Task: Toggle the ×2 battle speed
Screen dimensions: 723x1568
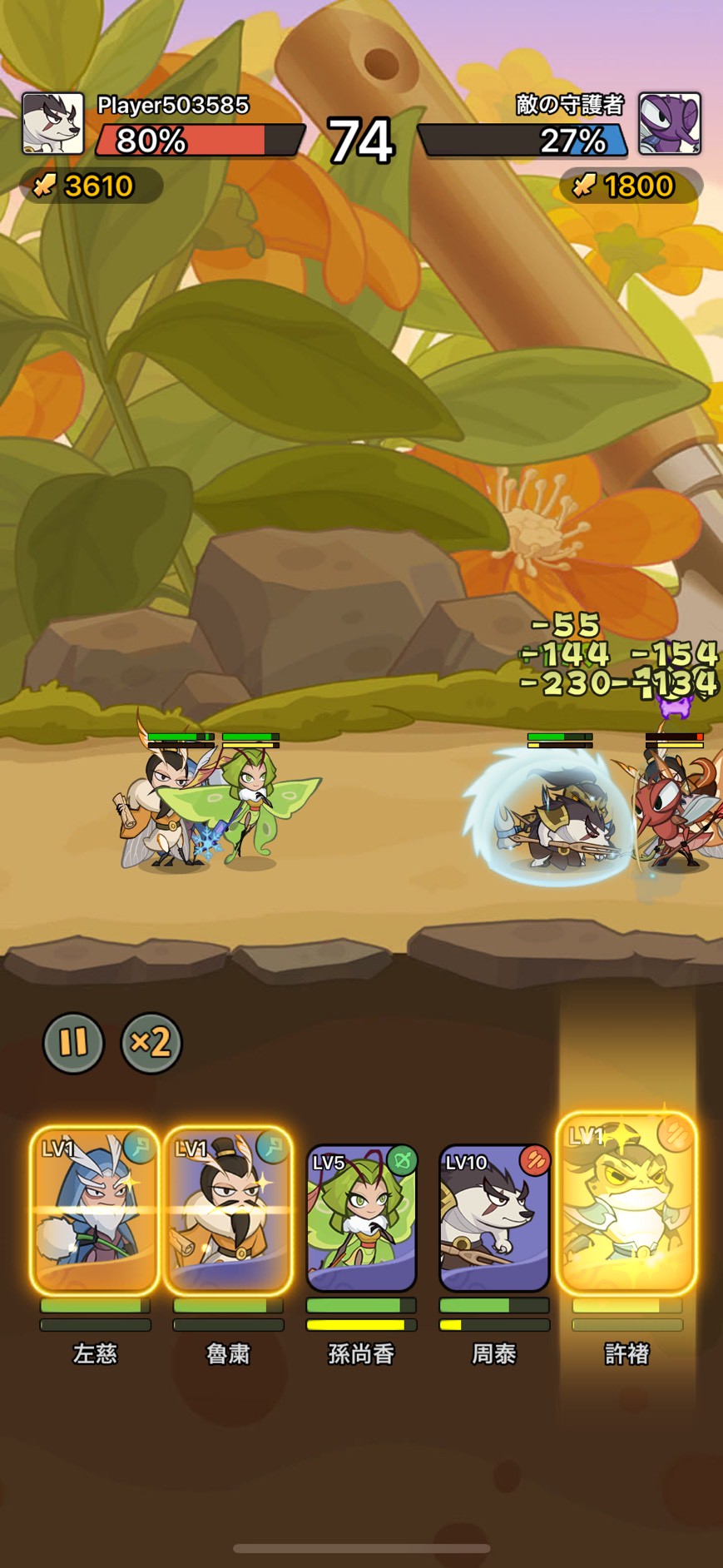Action: point(151,1042)
